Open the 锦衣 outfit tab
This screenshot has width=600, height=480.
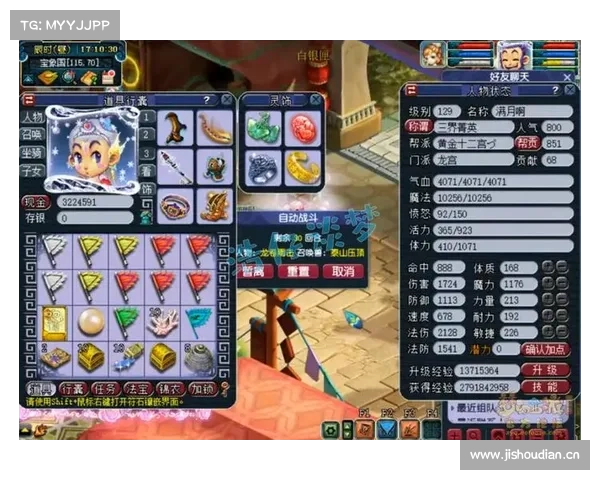170,388
